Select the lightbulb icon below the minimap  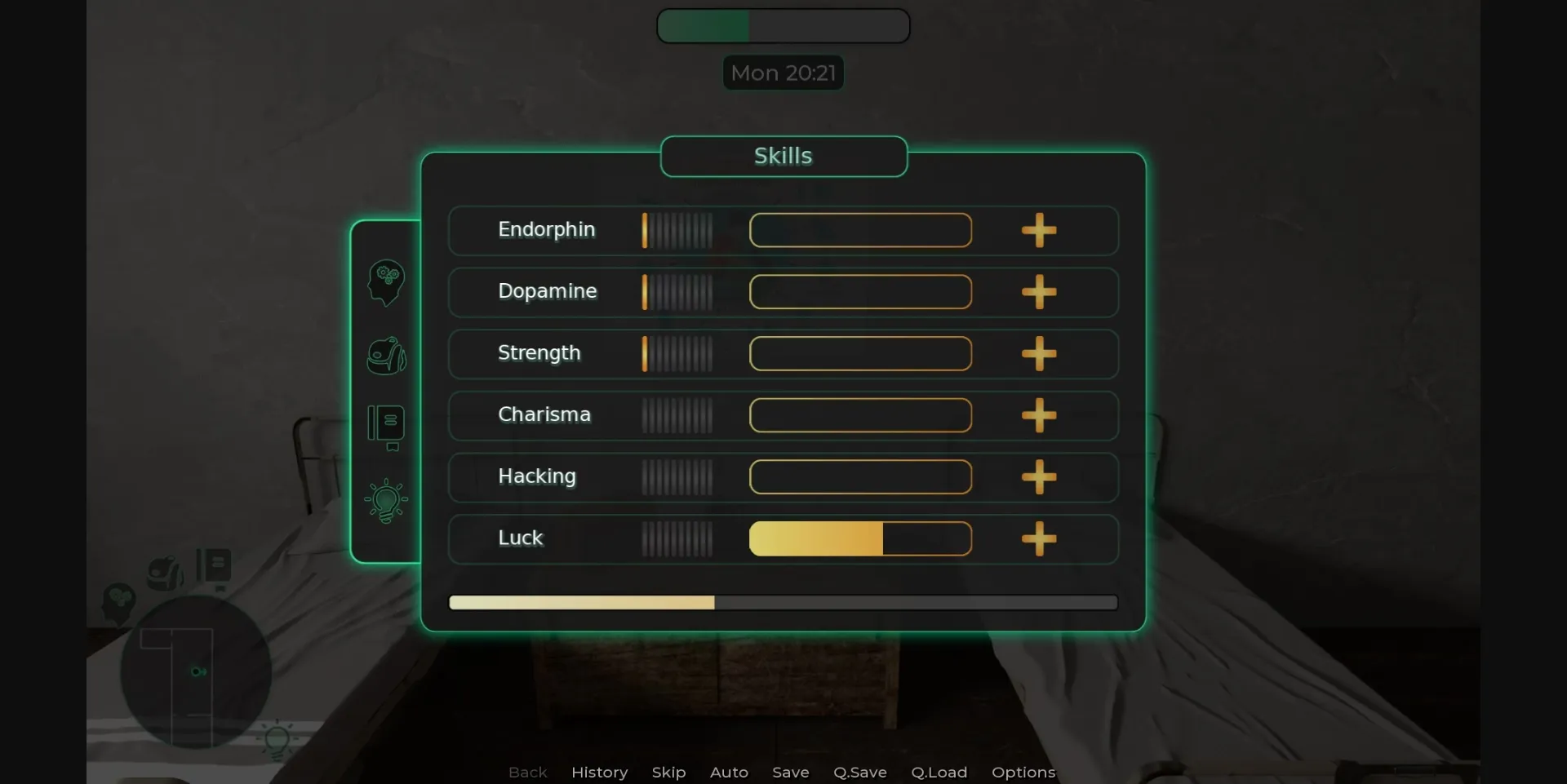pyautogui.click(x=277, y=740)
